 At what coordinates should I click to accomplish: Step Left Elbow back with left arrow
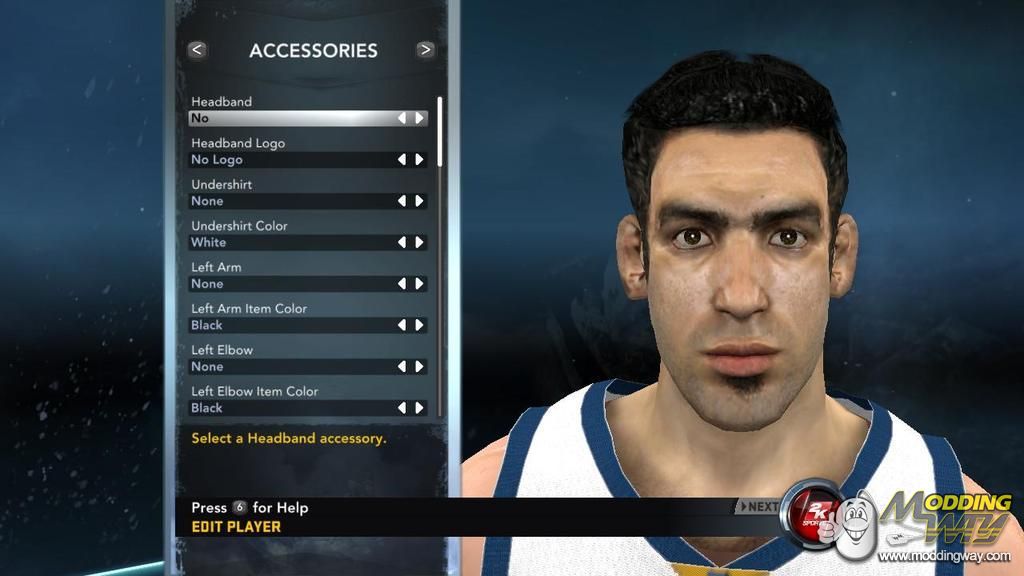point(402,367)
